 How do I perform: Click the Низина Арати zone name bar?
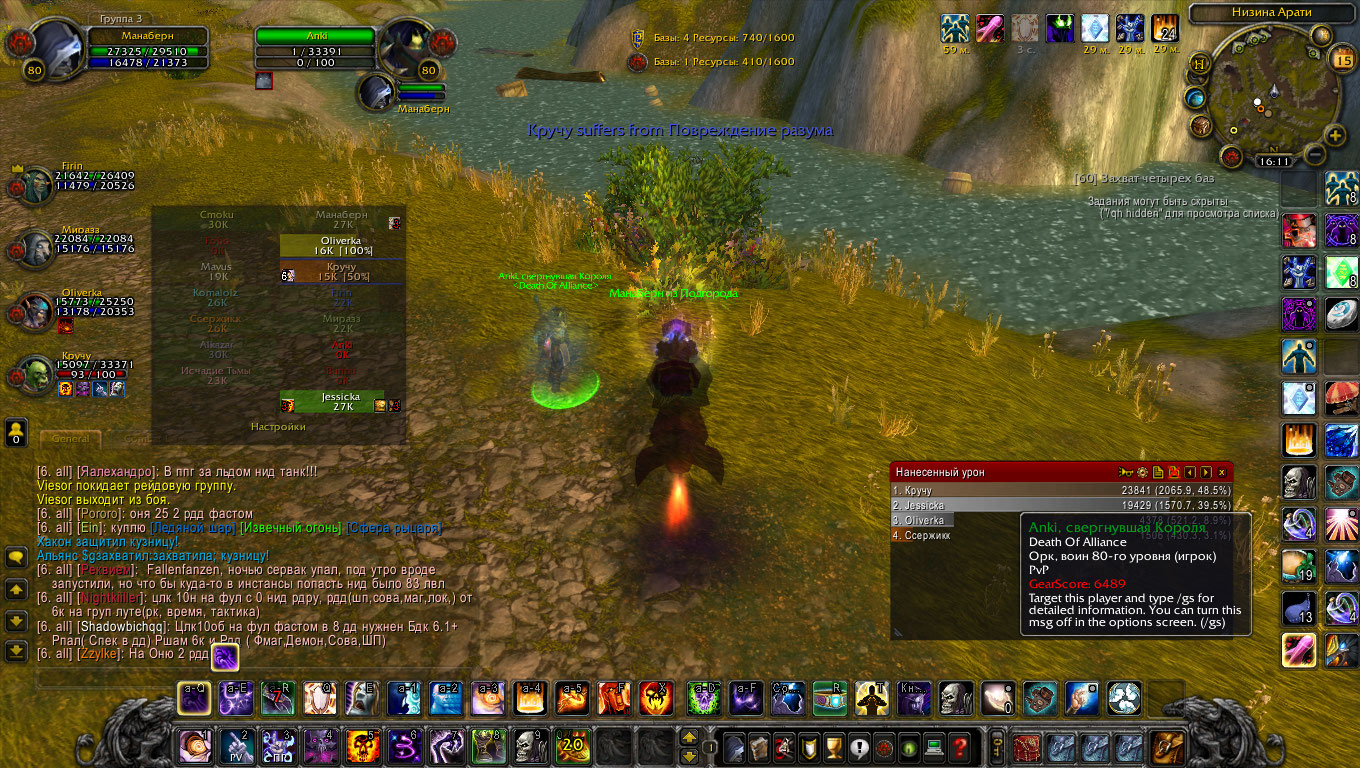(1266, 13)
